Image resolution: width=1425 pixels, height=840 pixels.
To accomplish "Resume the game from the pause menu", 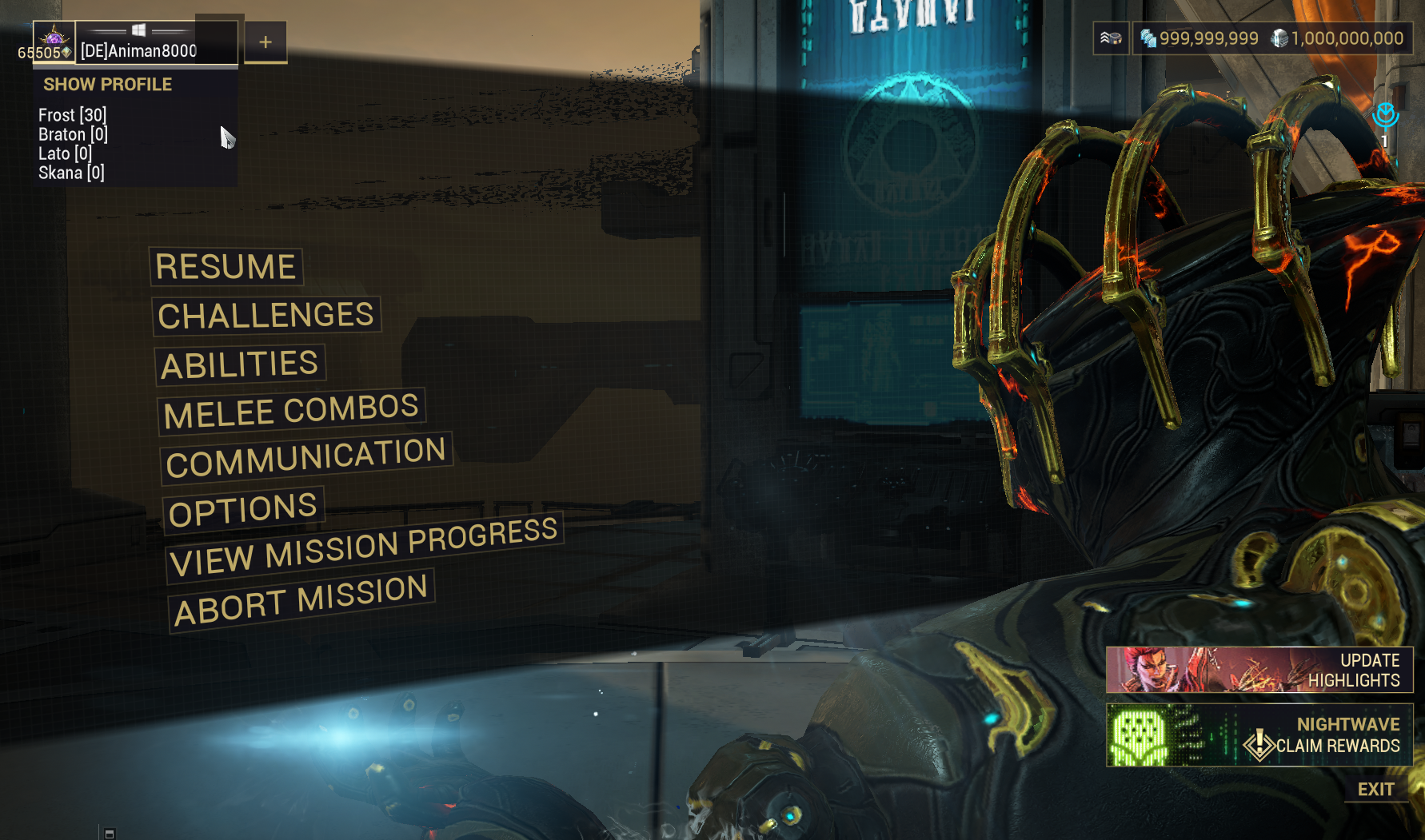I will coord(226,267).
